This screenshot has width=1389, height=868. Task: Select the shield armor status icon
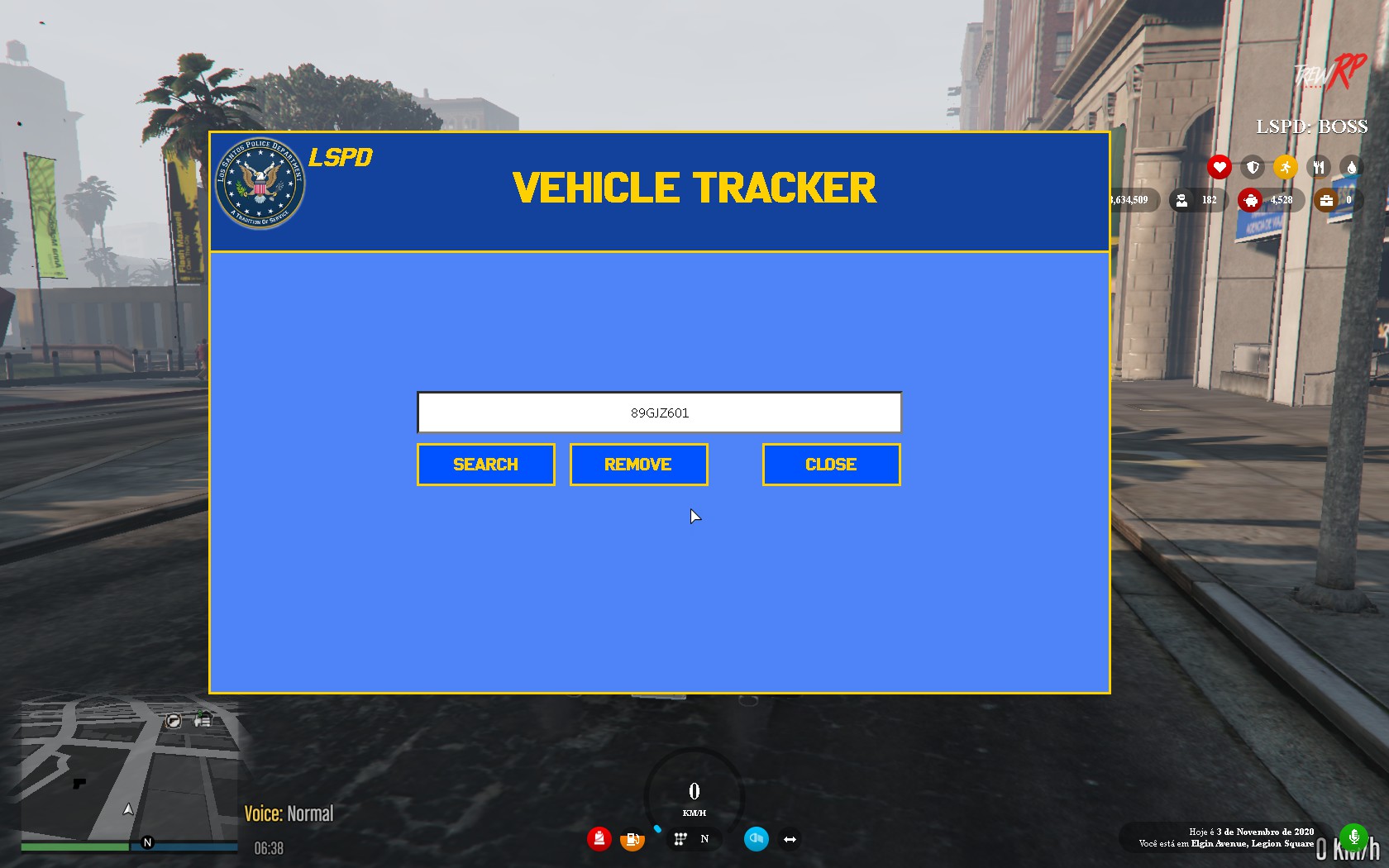pyautogui.click(x=1253, y=167)
